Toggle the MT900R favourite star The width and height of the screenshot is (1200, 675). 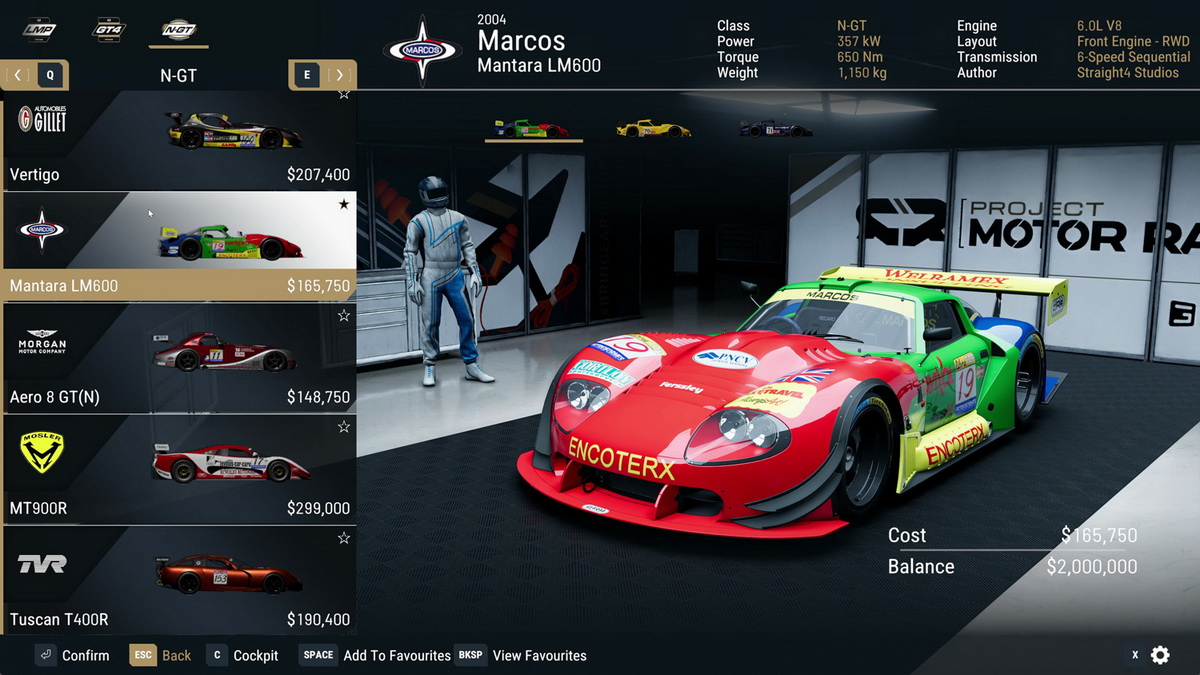point(344,427)
